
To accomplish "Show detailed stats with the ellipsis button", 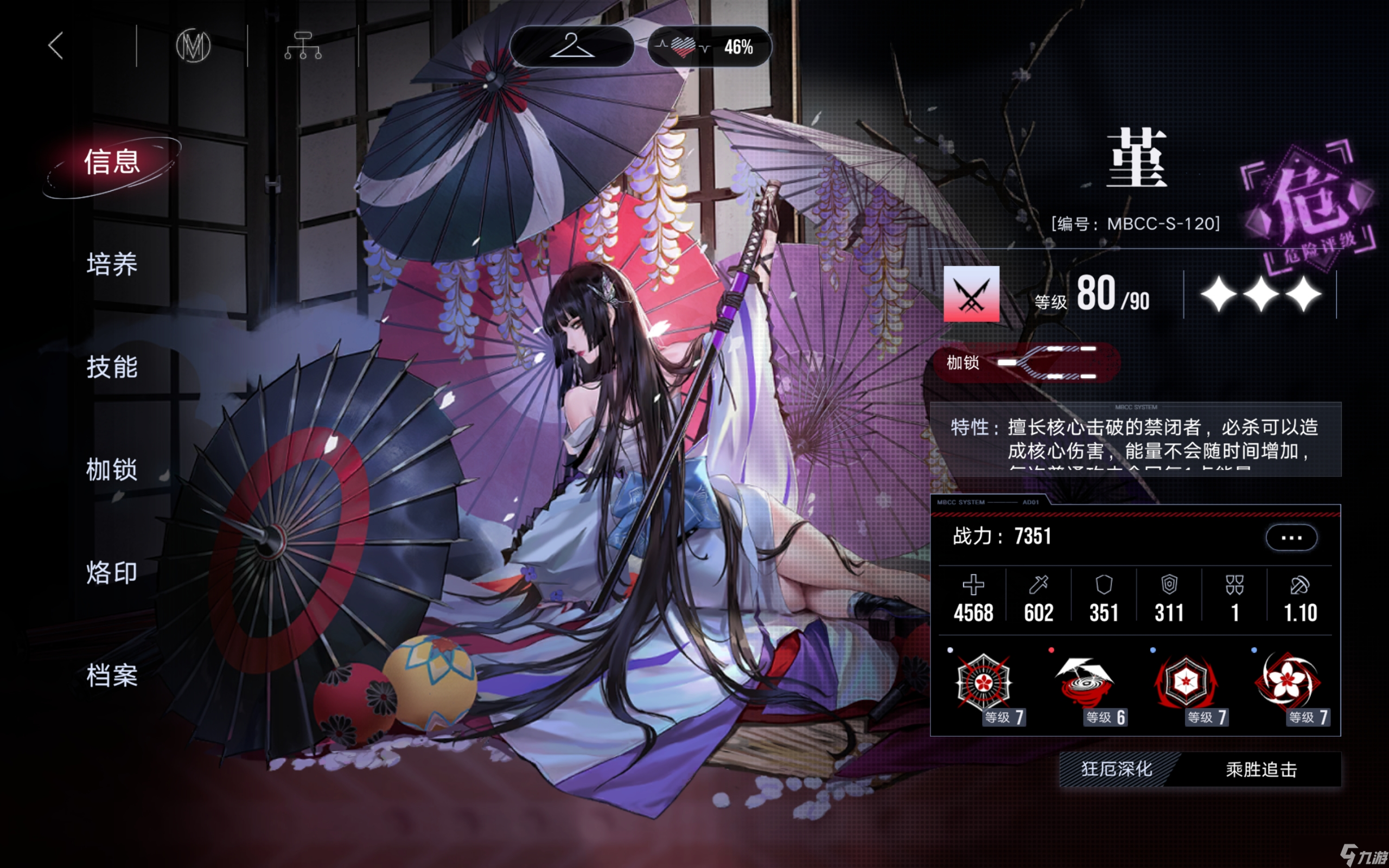I will click(x=1291, y=537).
